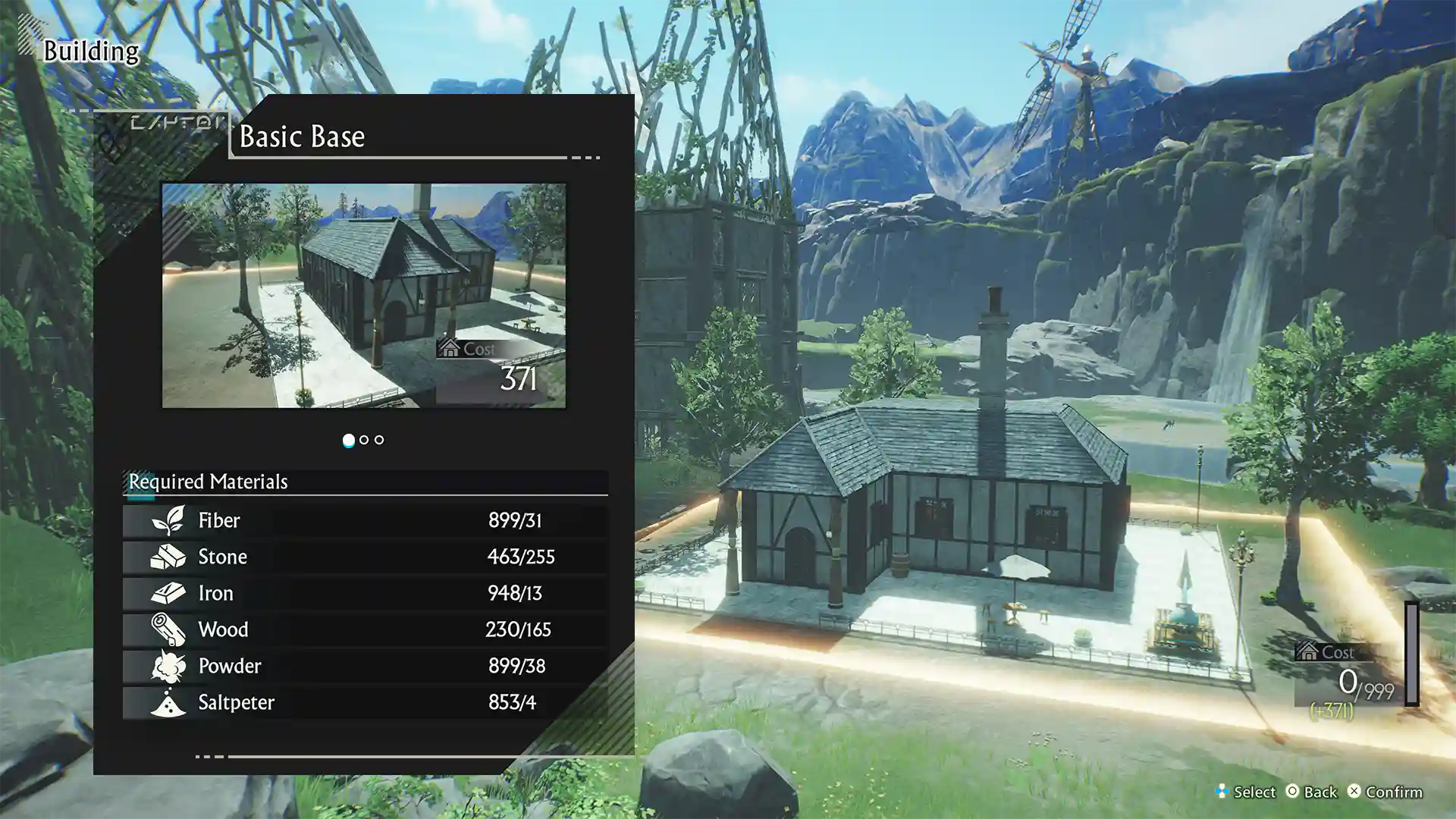Select the Stone material row

pyautogui.click(x=365, y=557)
